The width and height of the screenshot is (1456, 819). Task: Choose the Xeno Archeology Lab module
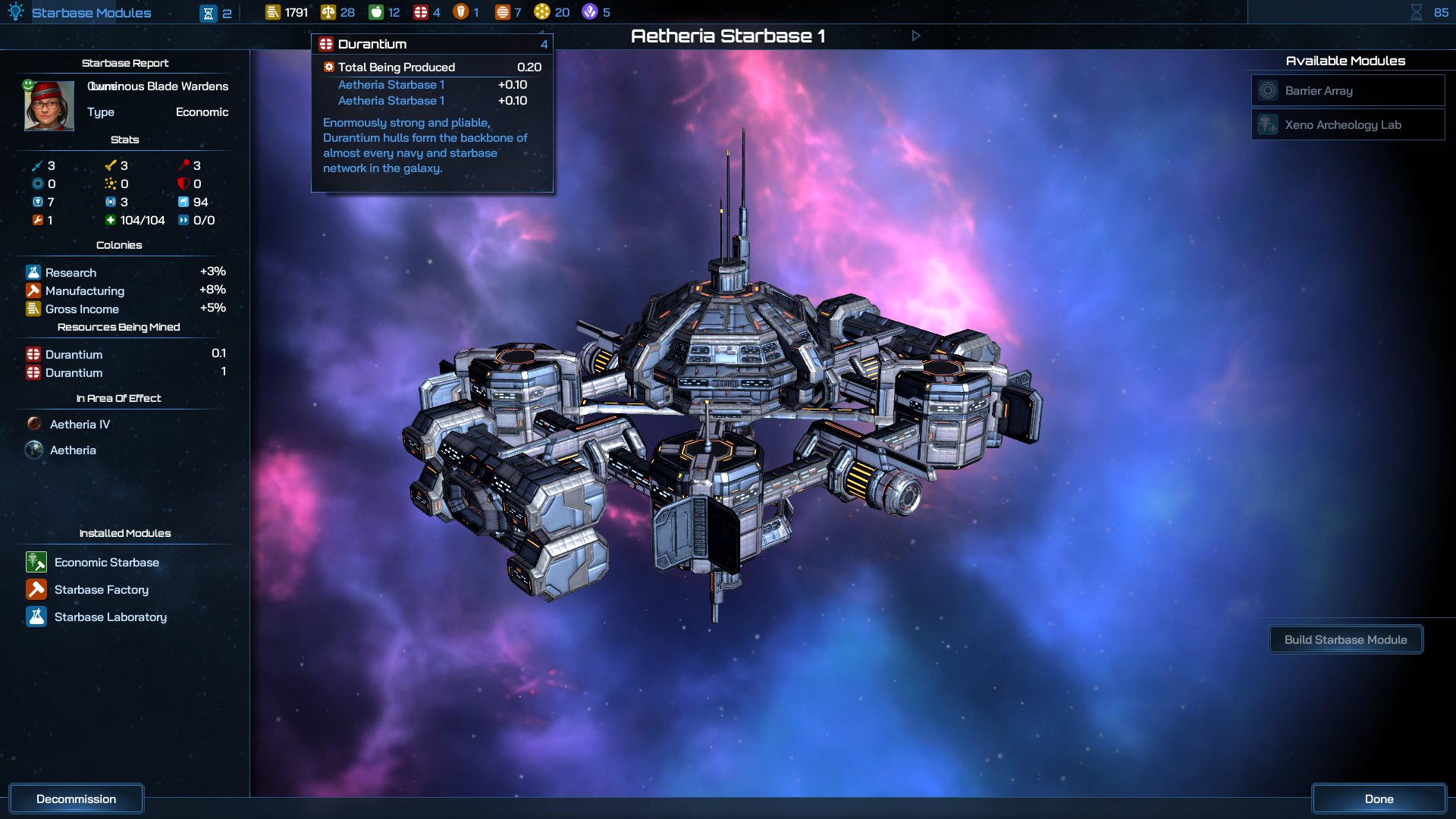(1348, 125)
